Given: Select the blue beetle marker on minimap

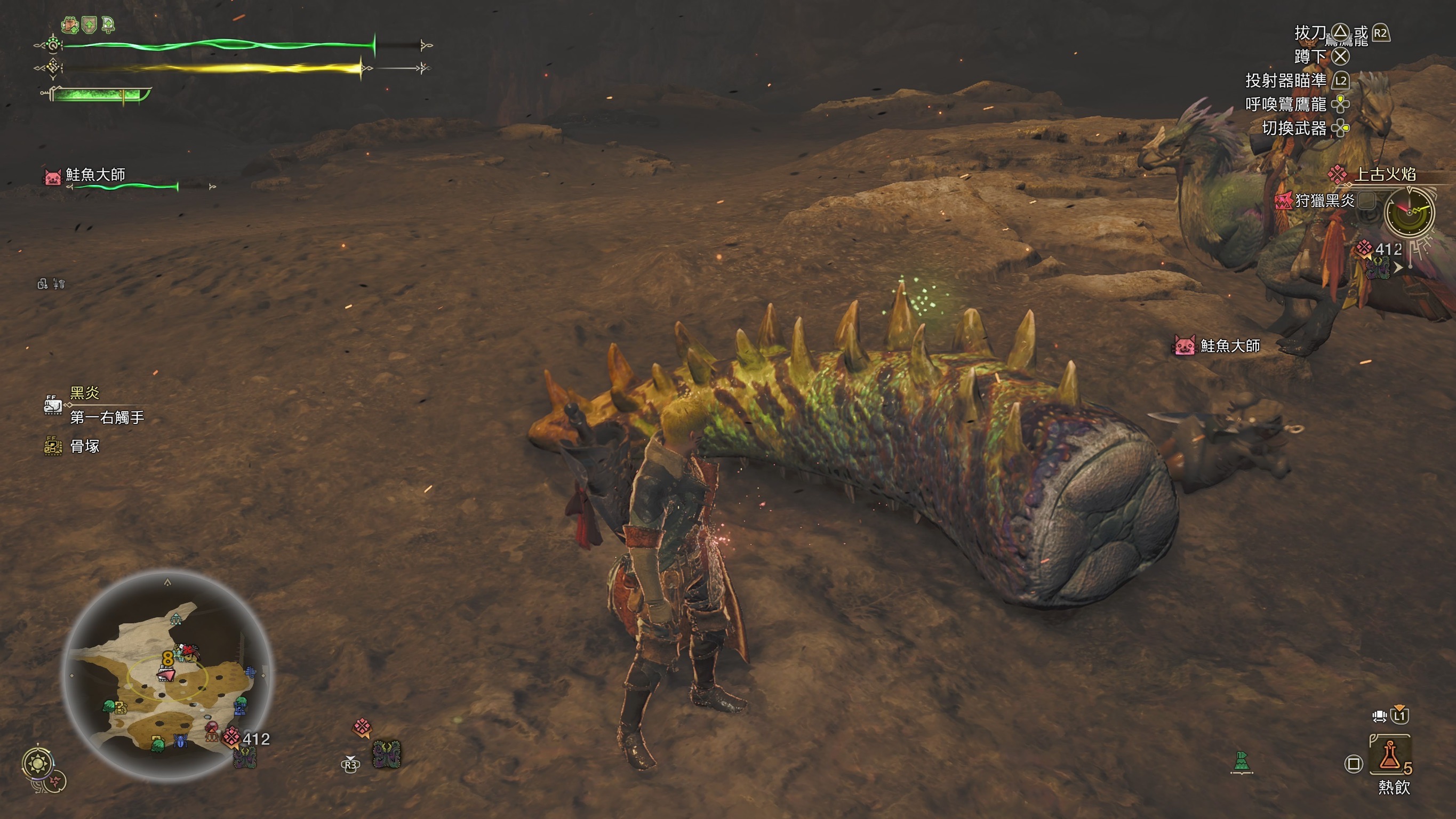Looking at the screenshot, I should pyautogui.click(x=180, y=741).
